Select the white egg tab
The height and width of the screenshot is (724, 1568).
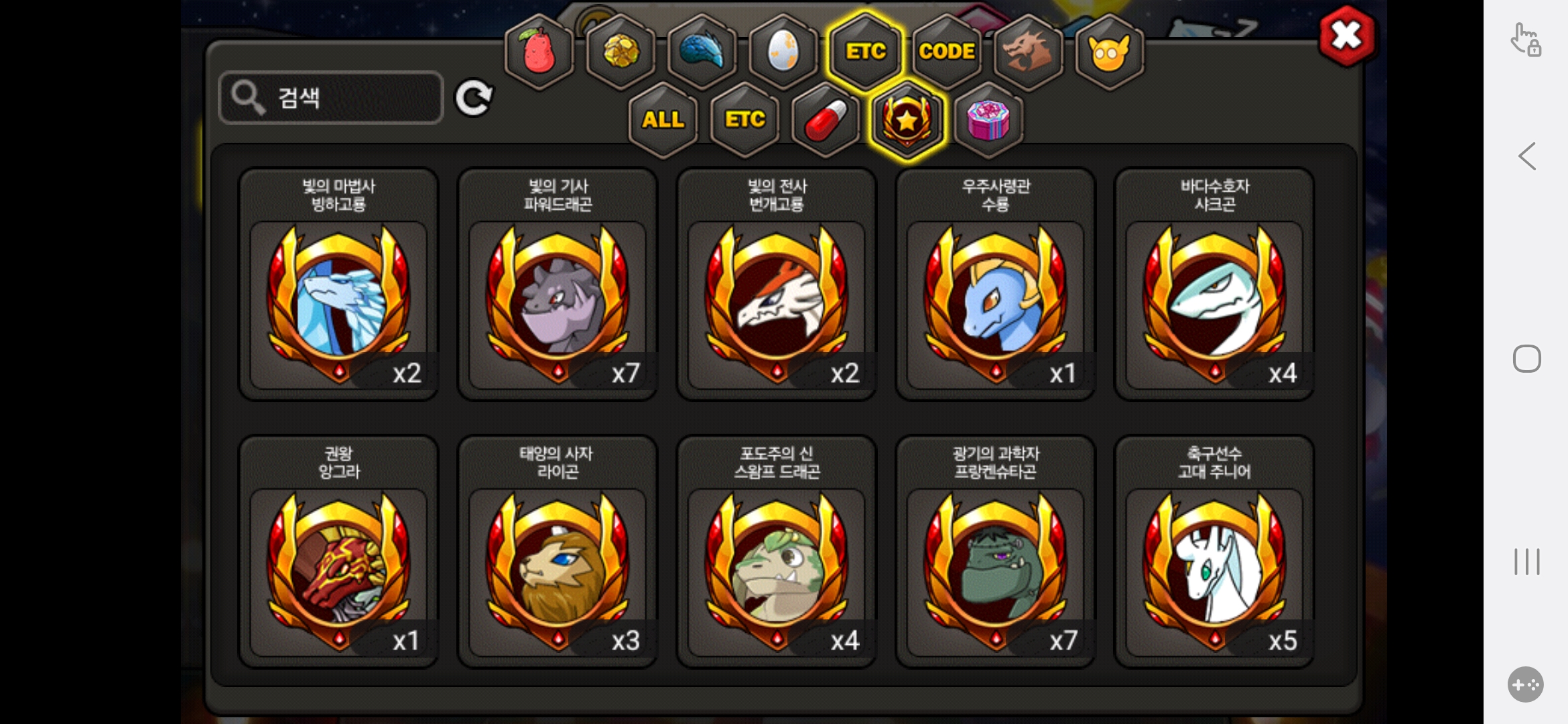coord(783,52)
